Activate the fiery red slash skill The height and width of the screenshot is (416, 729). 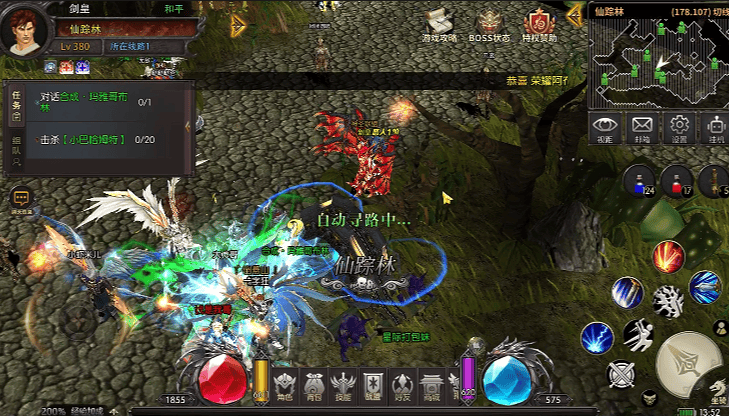click(667, 256)
